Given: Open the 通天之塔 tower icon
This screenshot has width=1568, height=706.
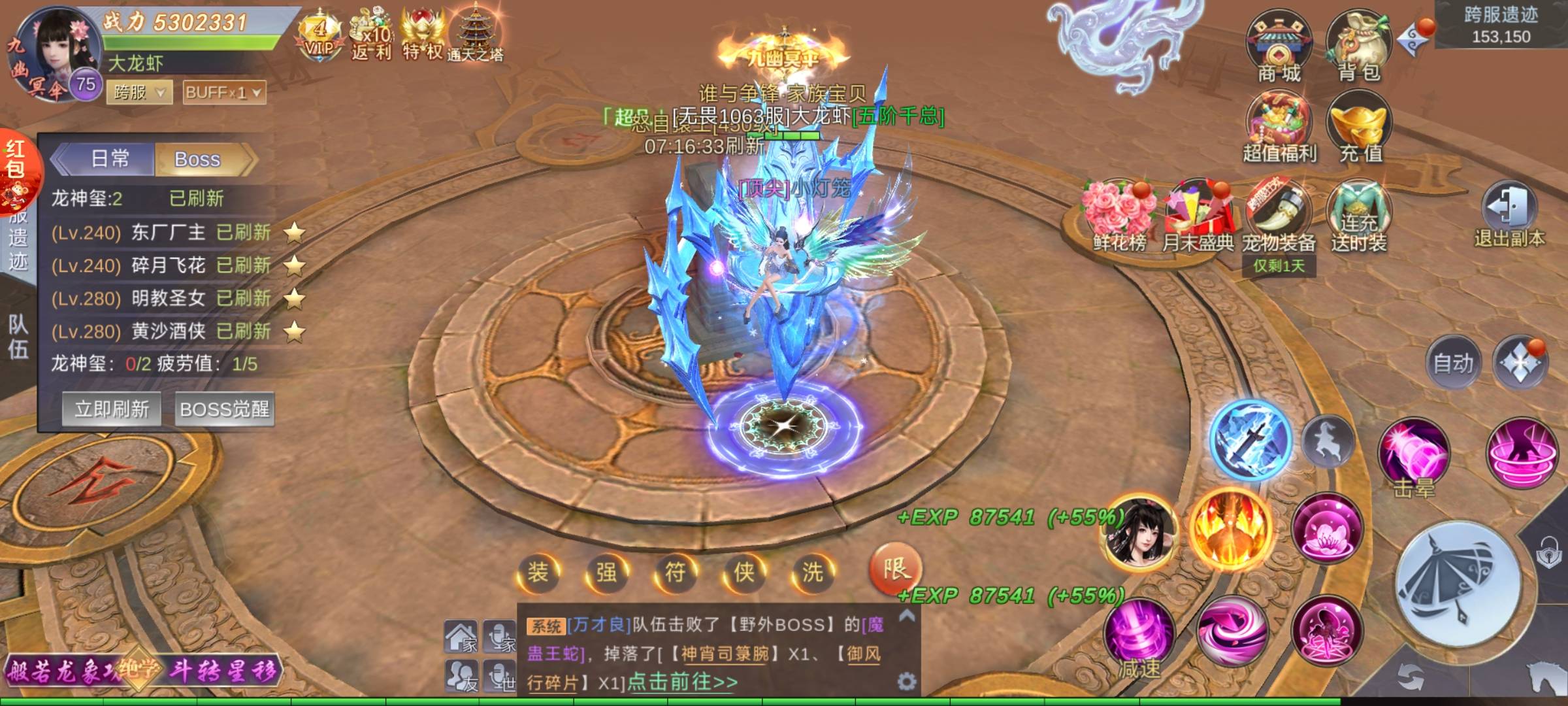Looking at the screenshot, I should click(475, 34).
